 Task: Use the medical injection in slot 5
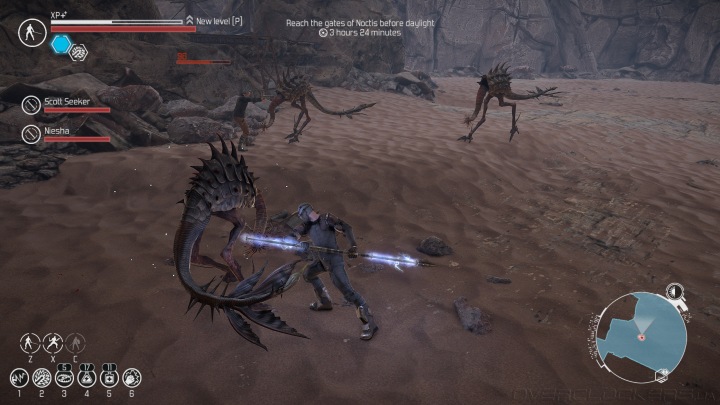point(109,378)
